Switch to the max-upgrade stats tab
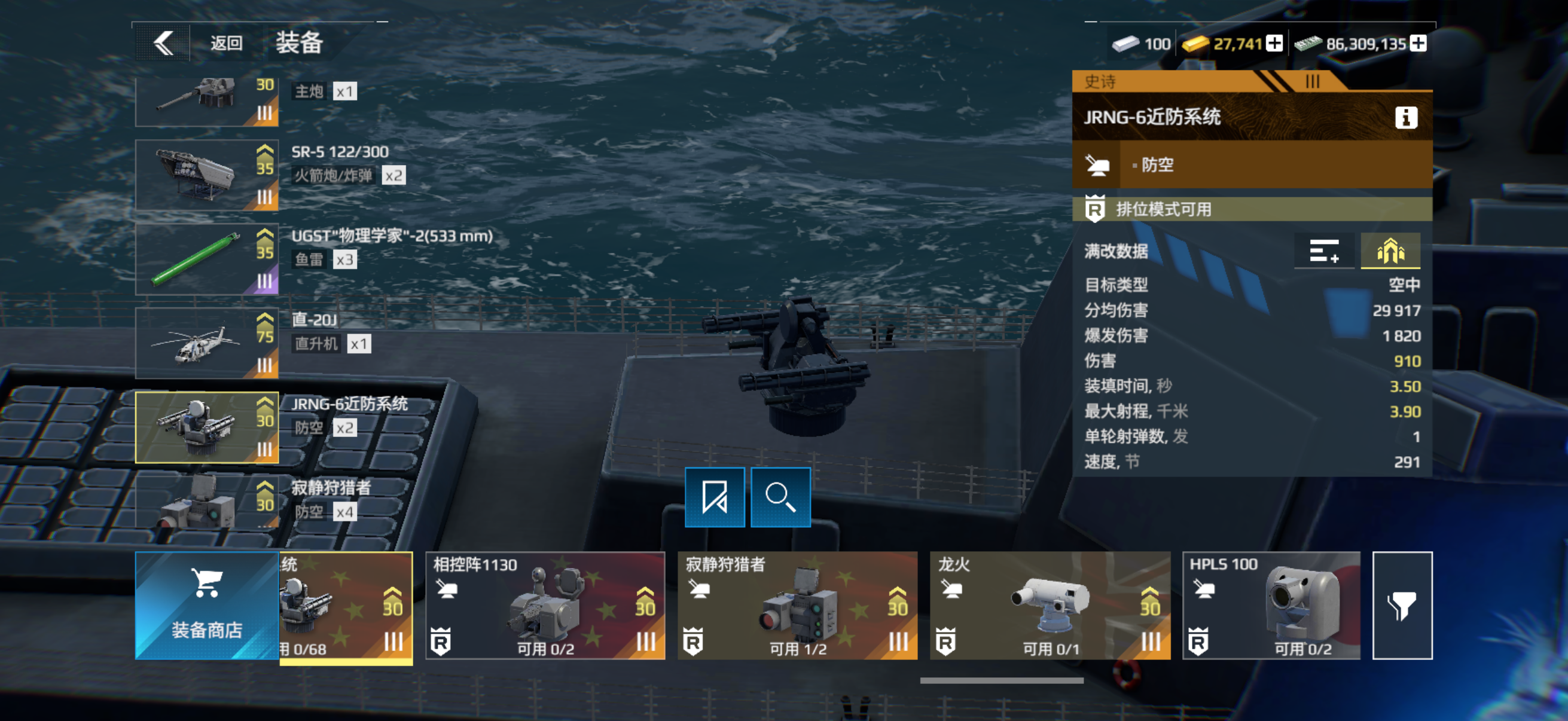 pos(1390,250)
